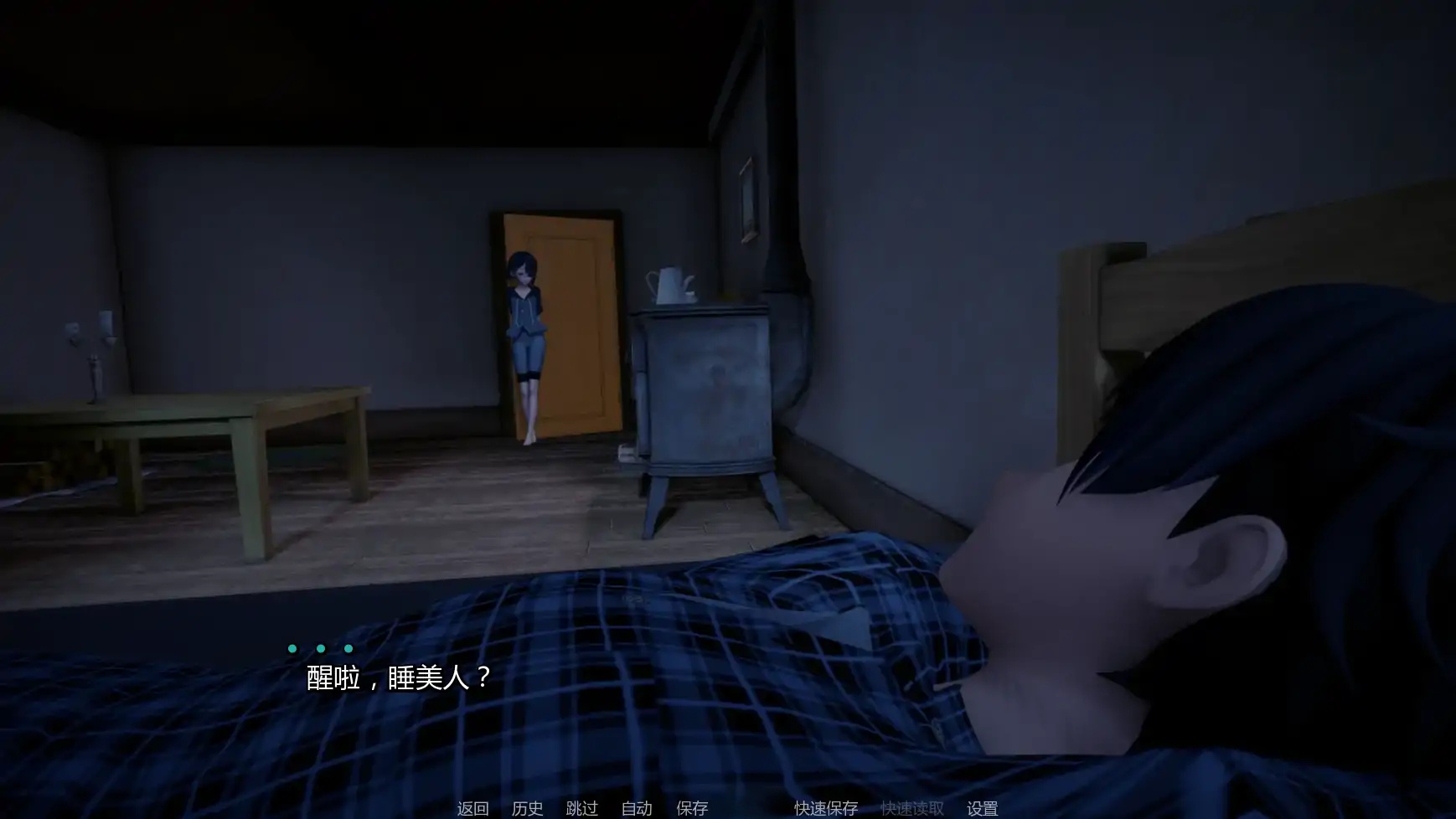Open the 设置 settings menu
The width and height of the screenshot is (1456, 819).
pos(983,809)
